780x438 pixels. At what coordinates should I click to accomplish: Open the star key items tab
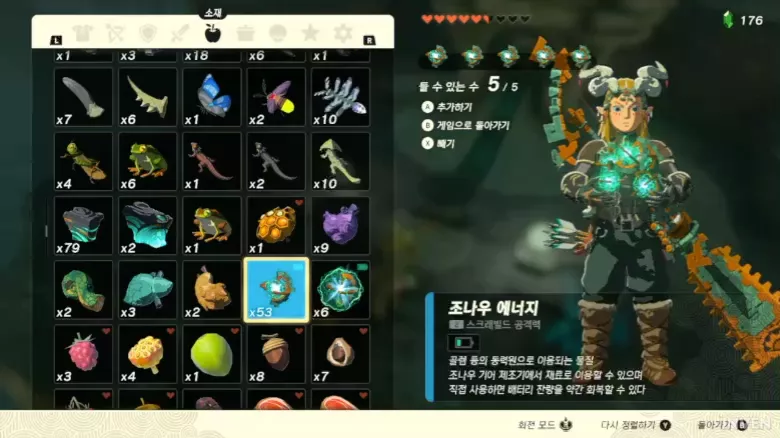pos(310,33)
